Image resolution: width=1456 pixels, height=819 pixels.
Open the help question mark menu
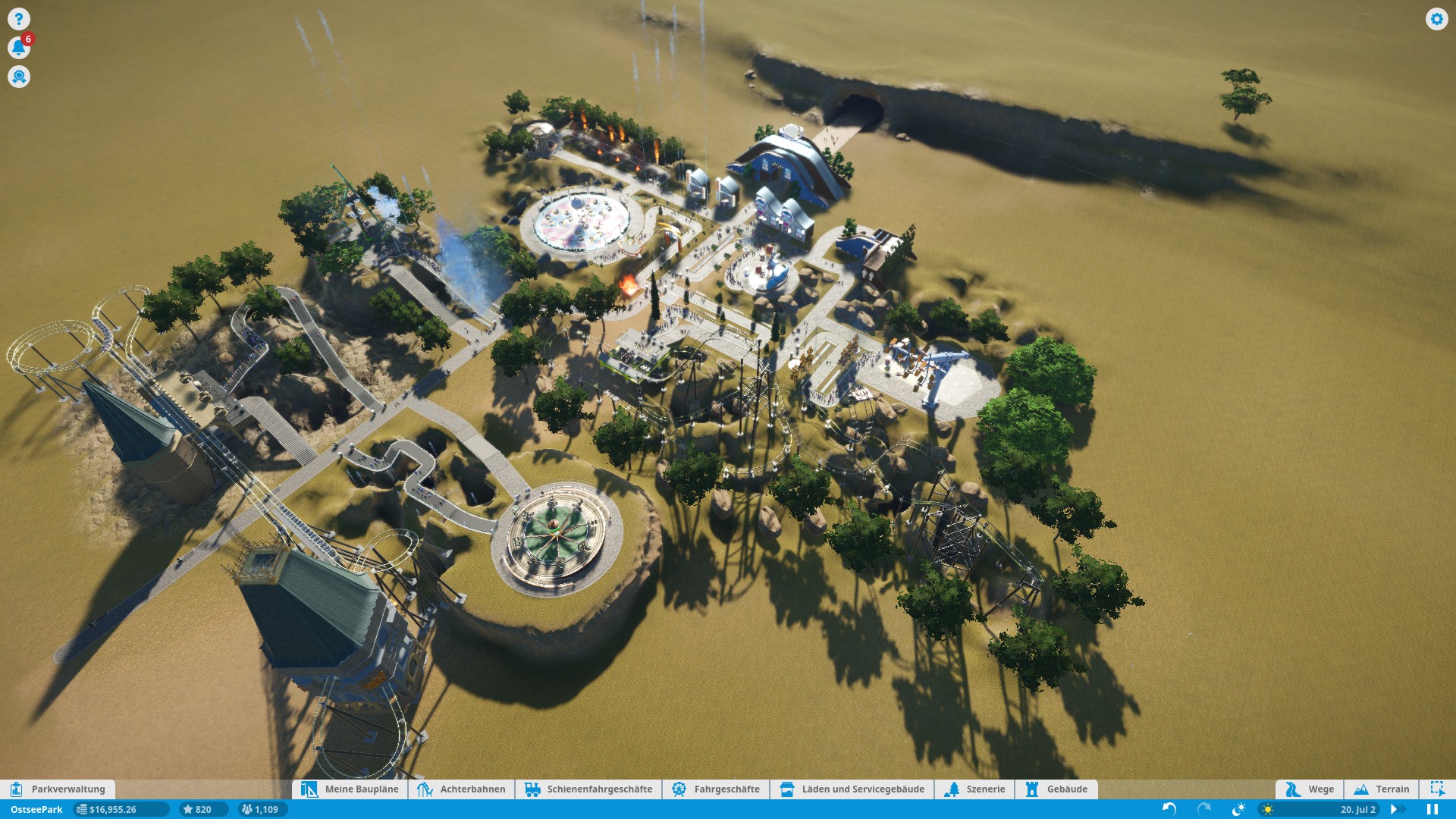(19, 18)
